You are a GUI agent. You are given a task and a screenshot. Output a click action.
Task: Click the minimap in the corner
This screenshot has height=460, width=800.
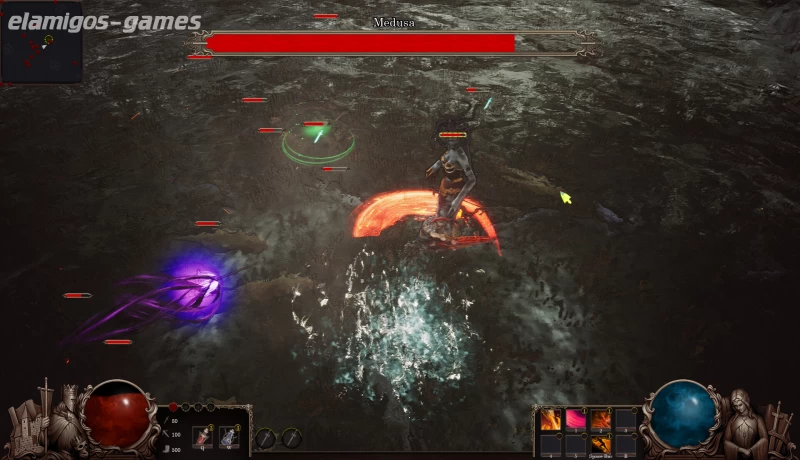(x=41, y=44)
